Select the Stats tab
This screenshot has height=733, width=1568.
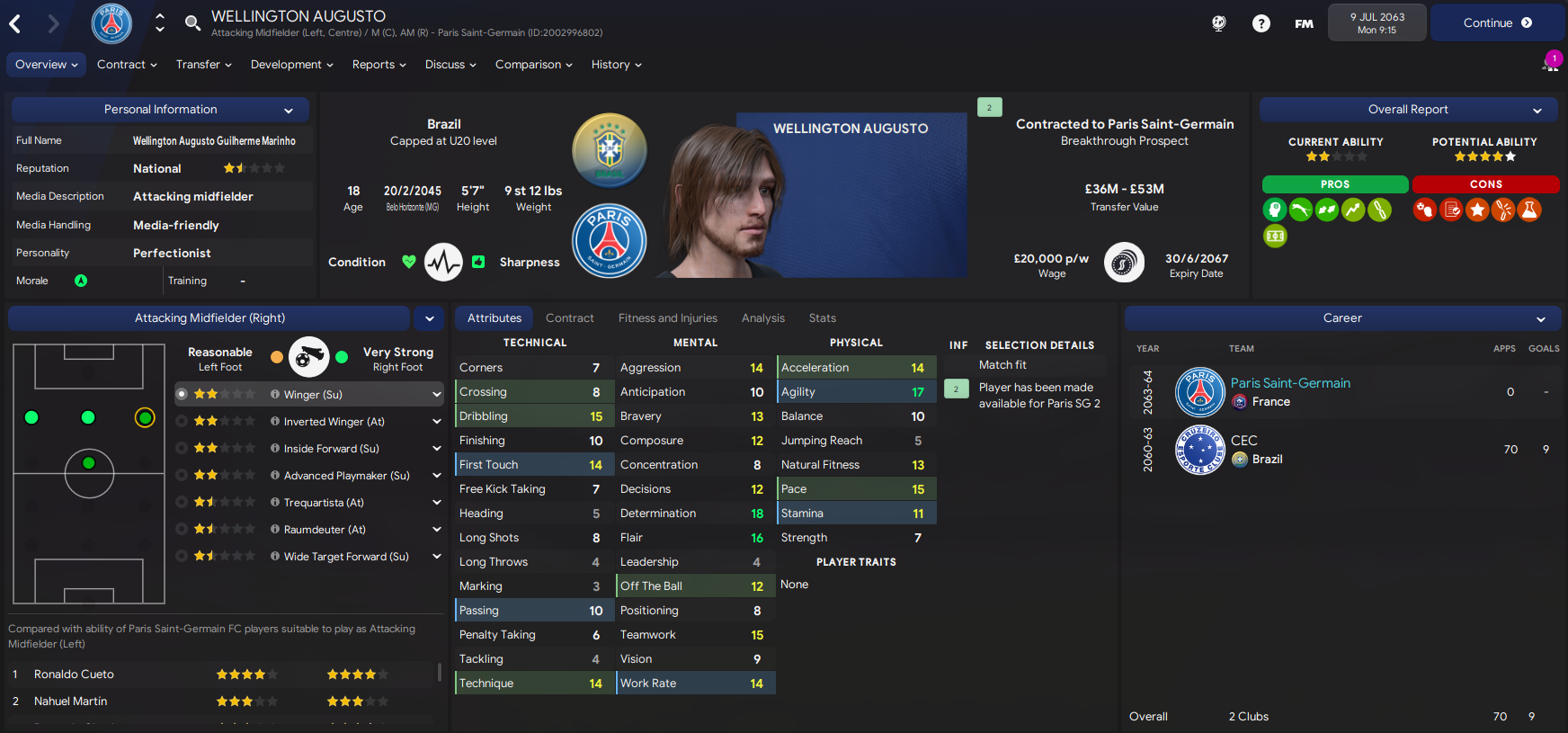tap(822, 318)
